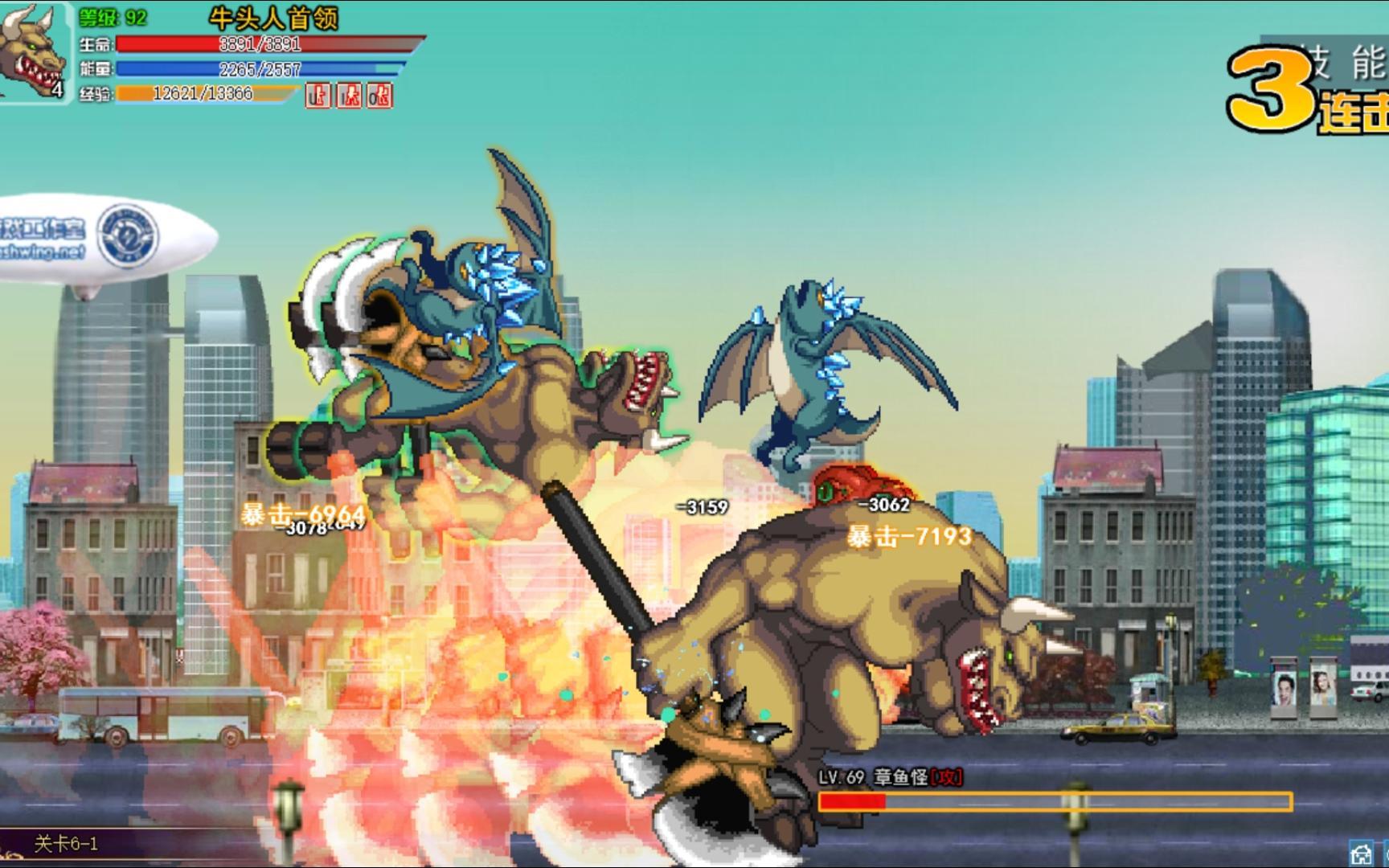Click the house-shaped home button
The height and width of the screenshot is (868, 1389).
pos(1361,854)
